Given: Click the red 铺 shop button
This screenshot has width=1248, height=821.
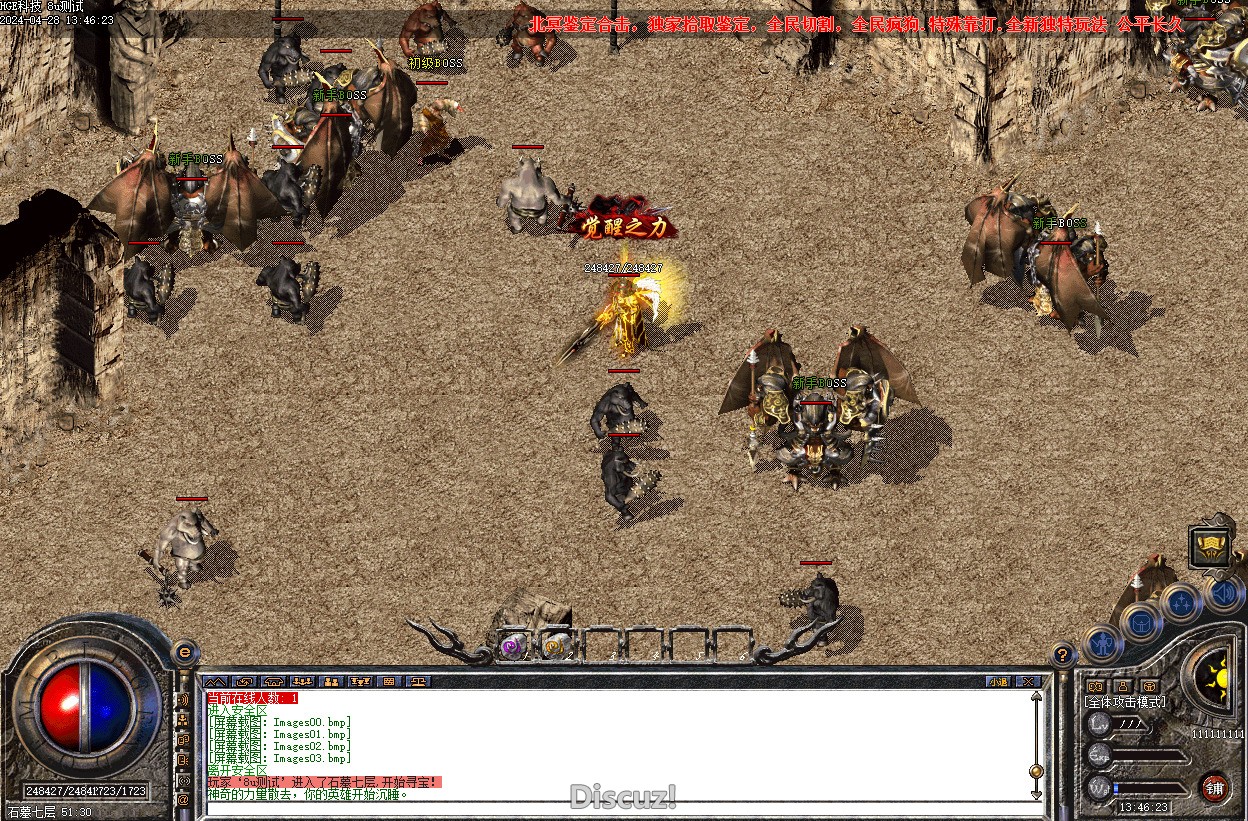Looking at the screenshot, I should click(1215, 787).
